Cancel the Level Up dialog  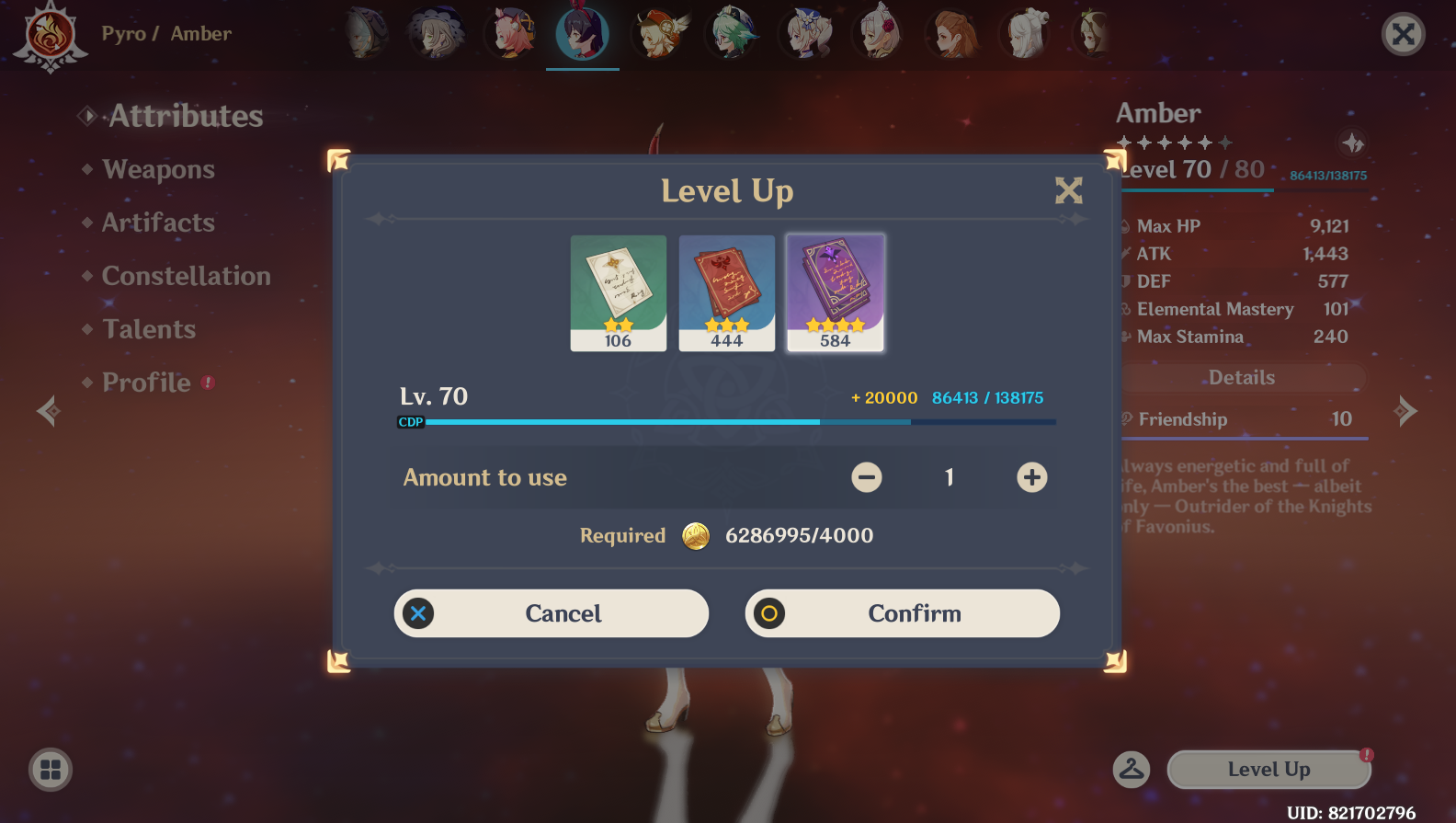(551, 613)
